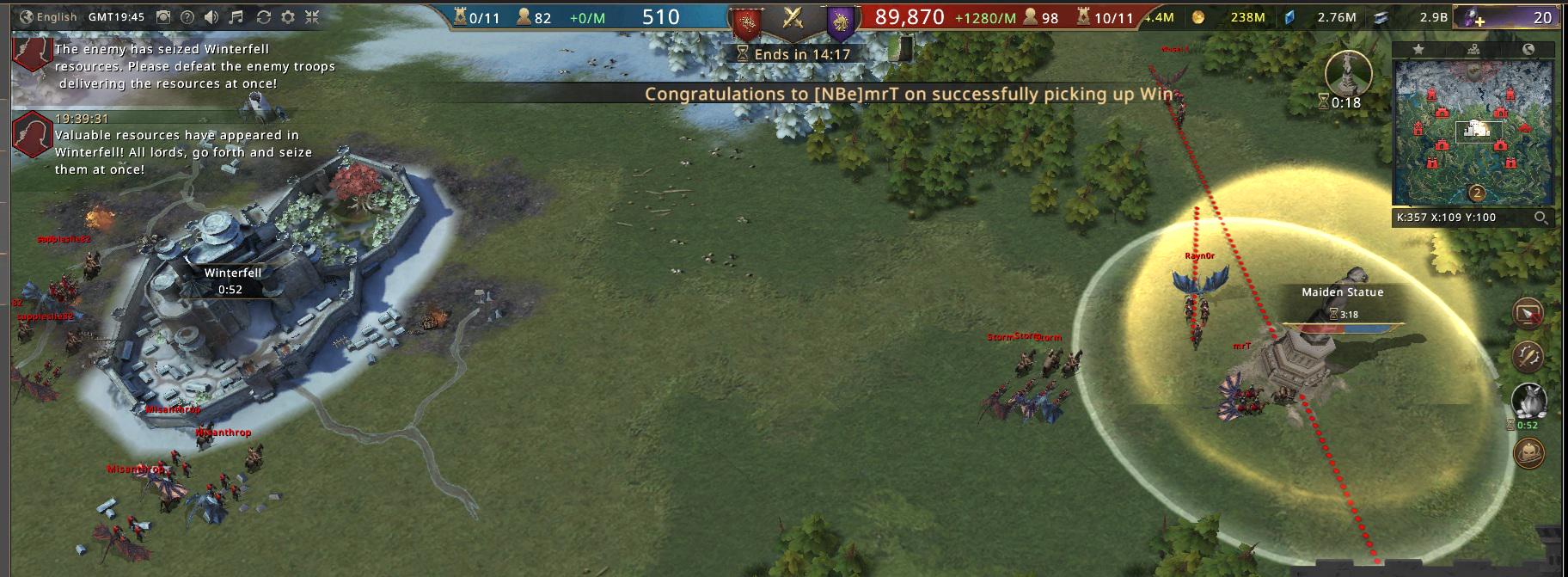Click the castle in the minimap center
Screen dimensions: 1568x577
pos(1478,130)
